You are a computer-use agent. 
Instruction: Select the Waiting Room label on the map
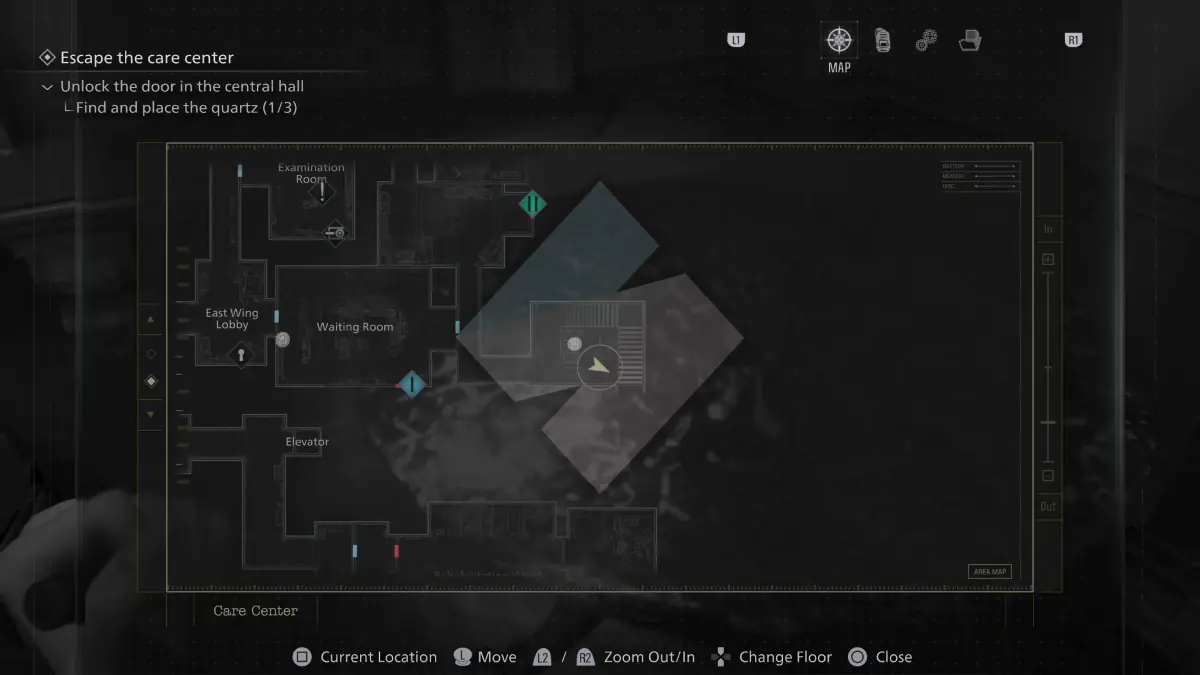click(x=355, y=327)
